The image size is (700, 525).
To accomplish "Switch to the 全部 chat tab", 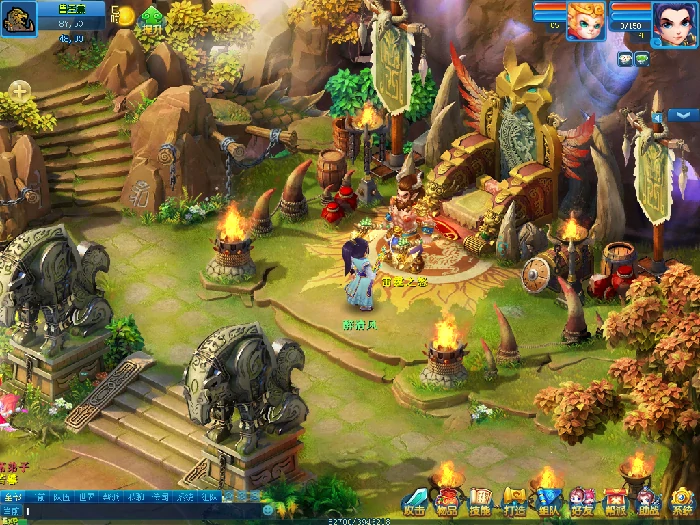I will pyautogui.click(x=12, y=496).
